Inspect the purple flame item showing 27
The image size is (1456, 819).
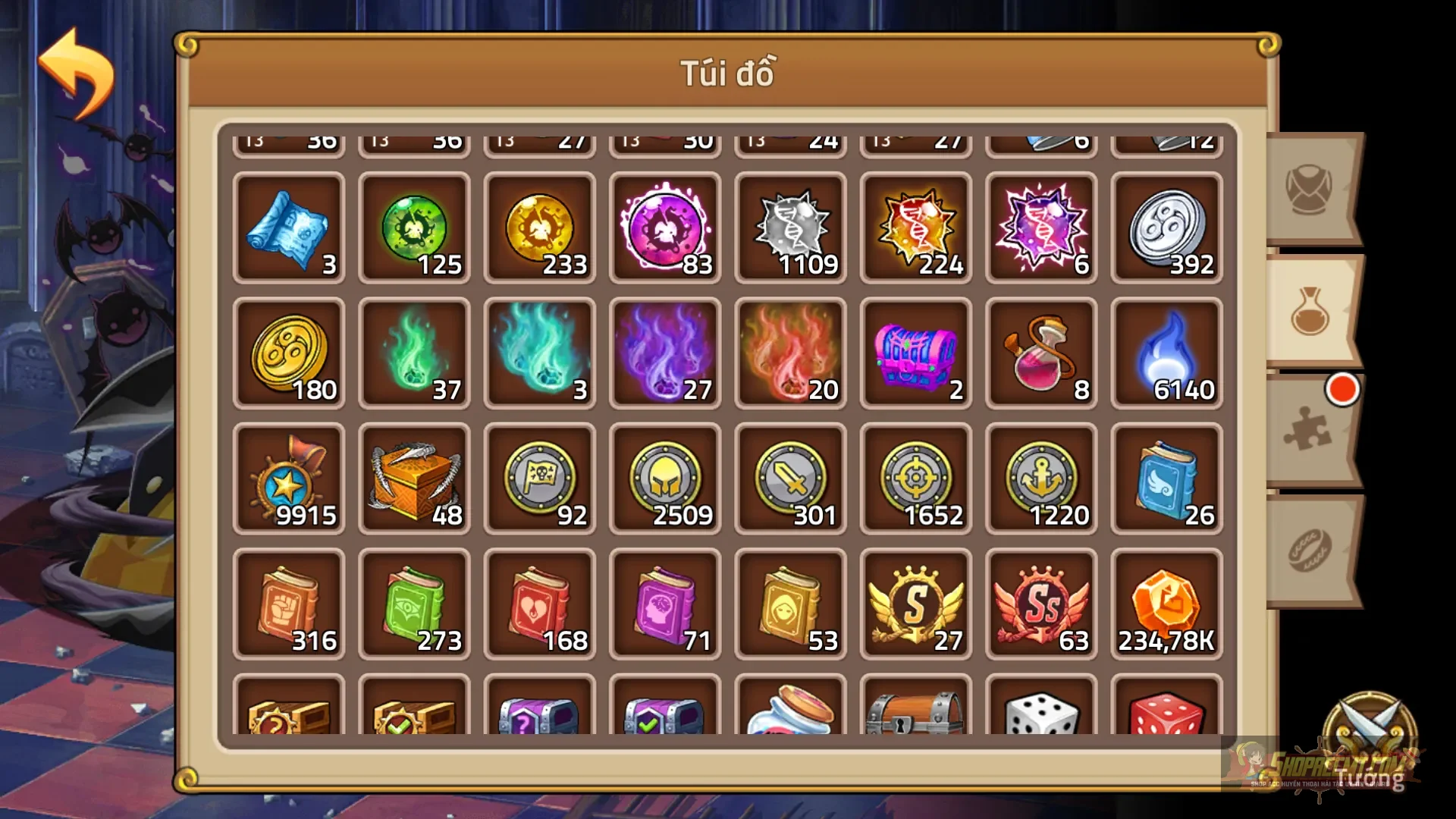coord(664,353)
